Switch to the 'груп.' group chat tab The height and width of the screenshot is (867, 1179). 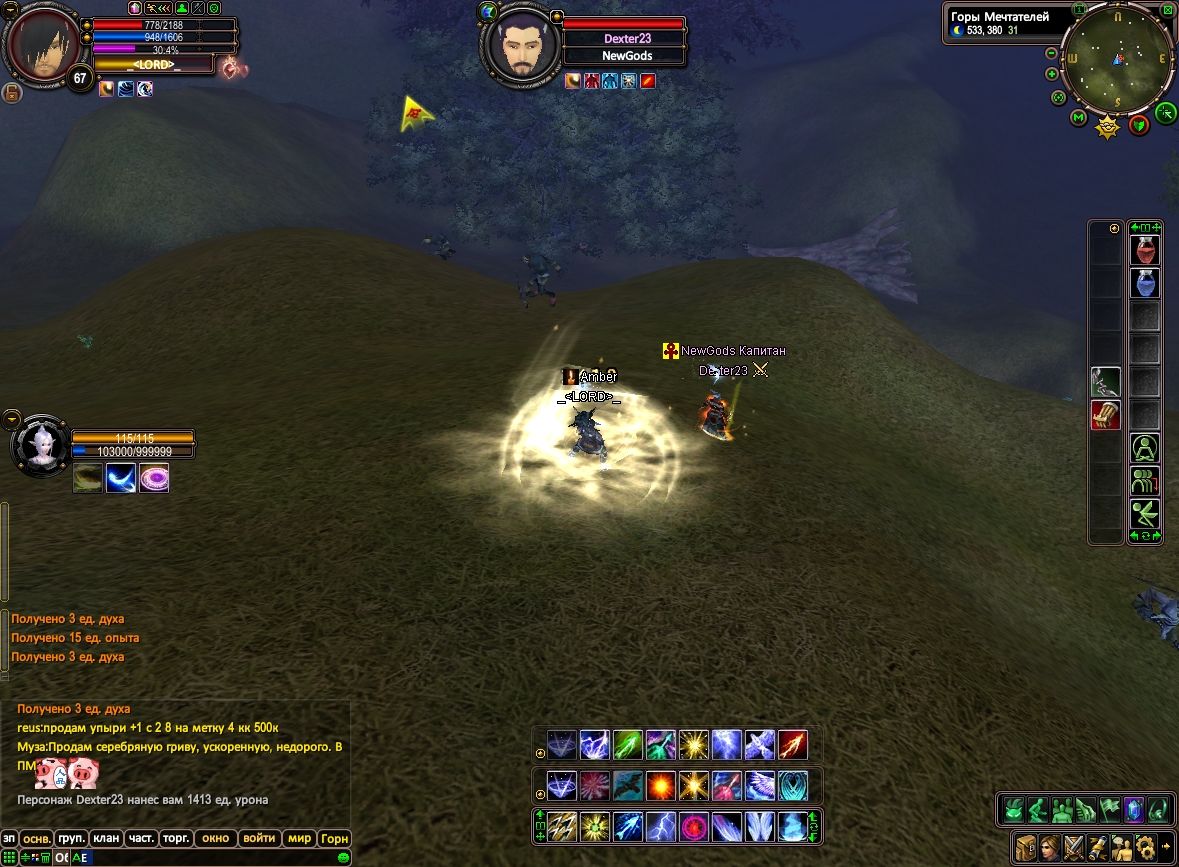[71, 838]
